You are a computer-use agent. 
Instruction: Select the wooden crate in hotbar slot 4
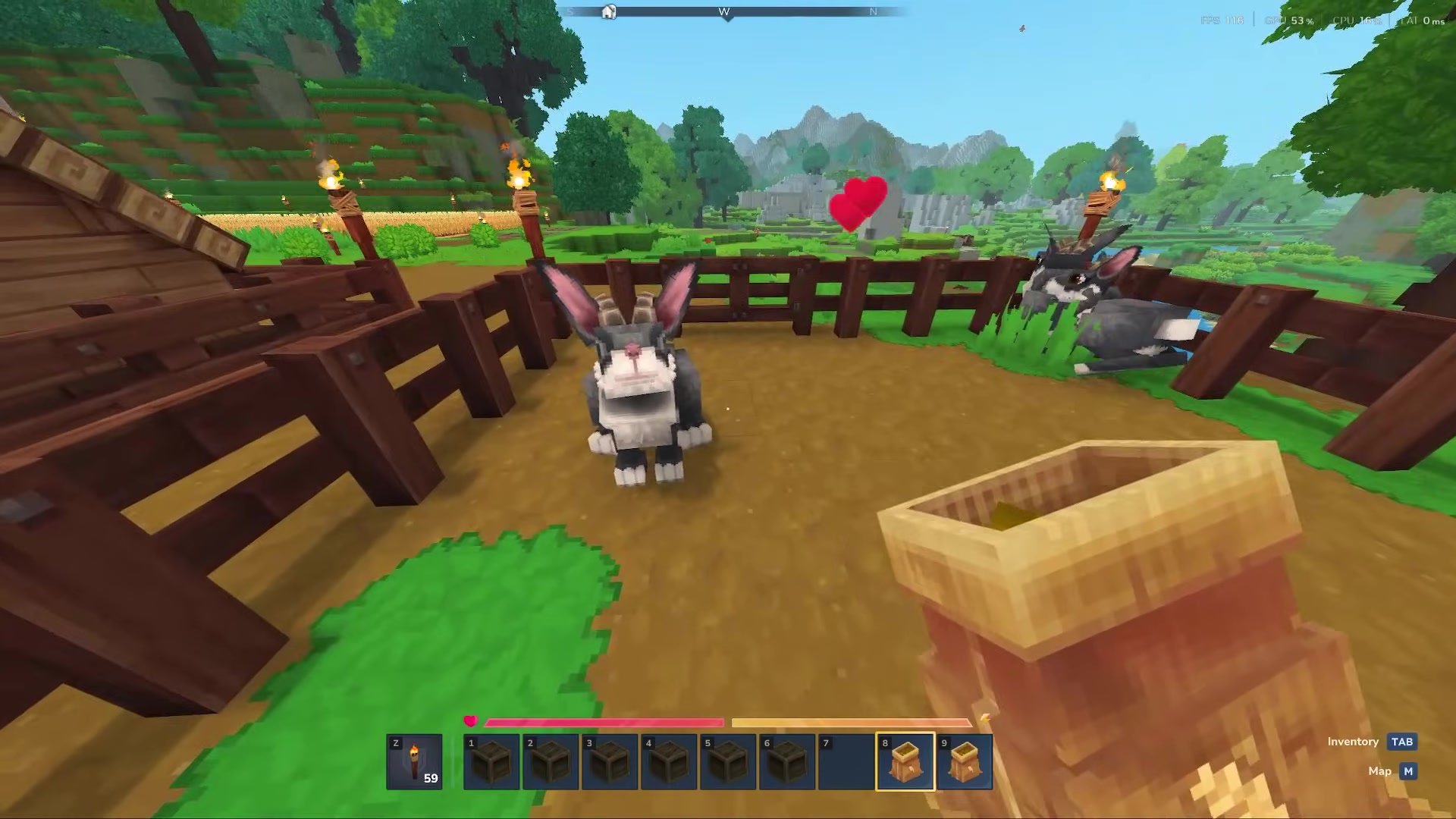[x=668, y=761]
